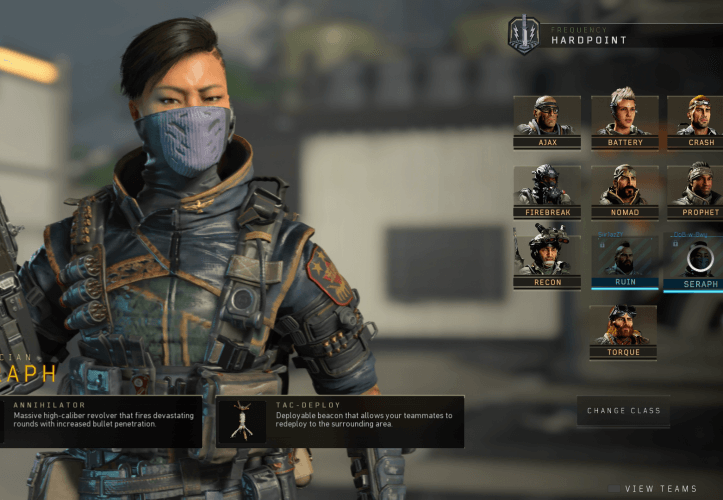Click the Change Class button
Viewport: 723px width, 500px height.
coord(623,411)
